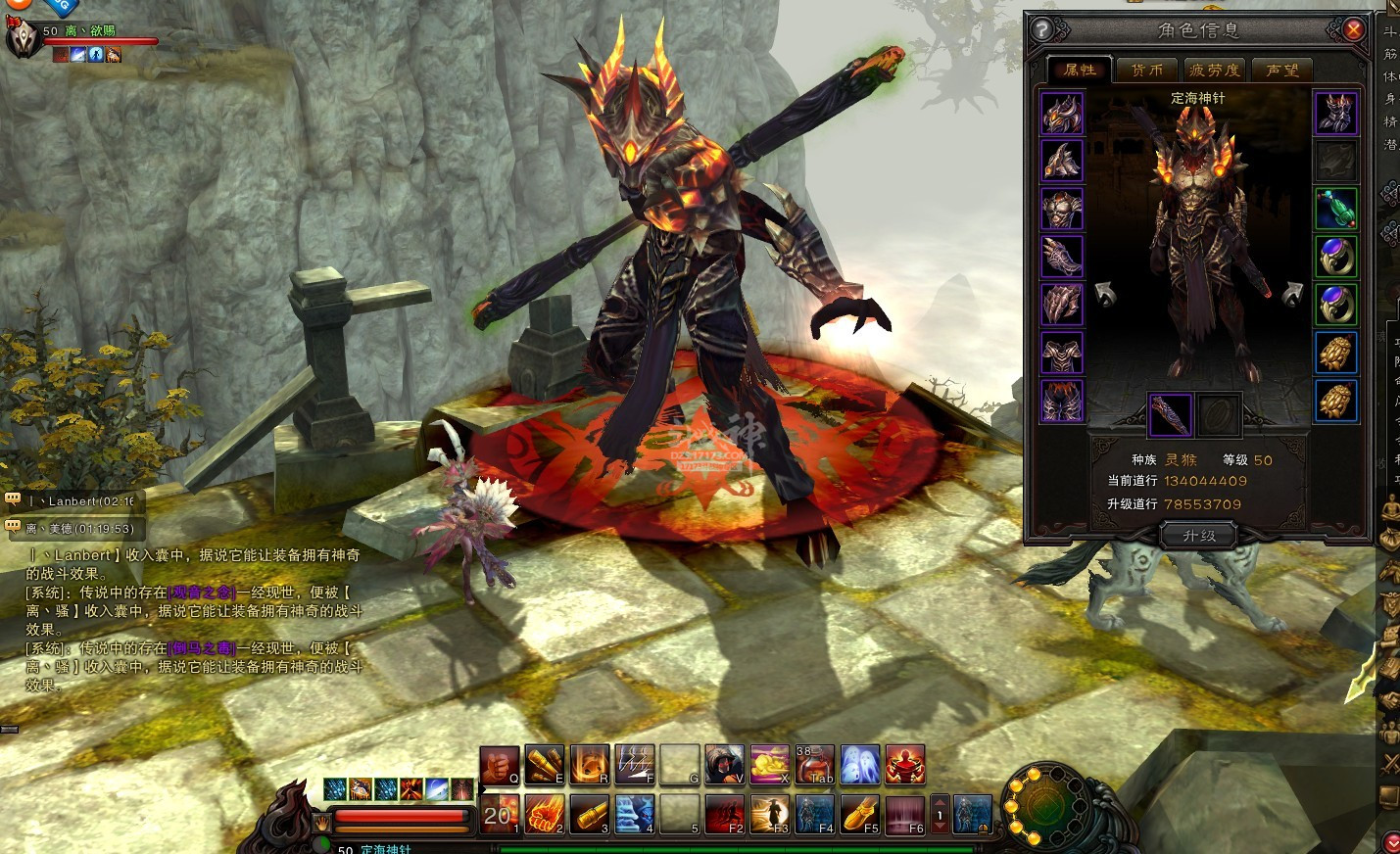1400x854 pixels.
Task: Close the character info panel
Action: [x=1353, y=29]
